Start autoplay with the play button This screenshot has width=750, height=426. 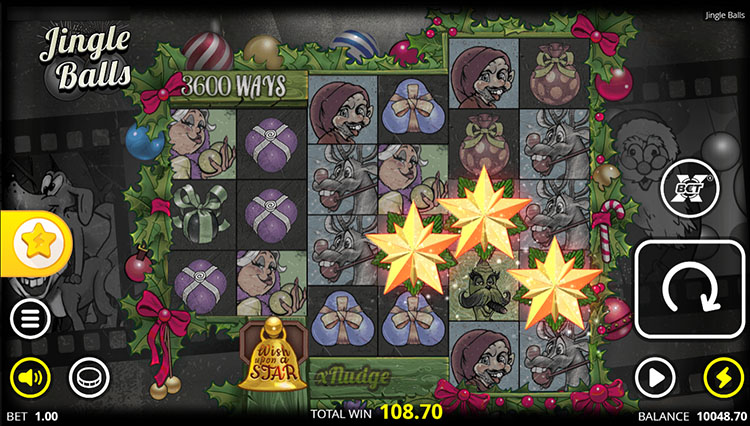tap(654, 378)
